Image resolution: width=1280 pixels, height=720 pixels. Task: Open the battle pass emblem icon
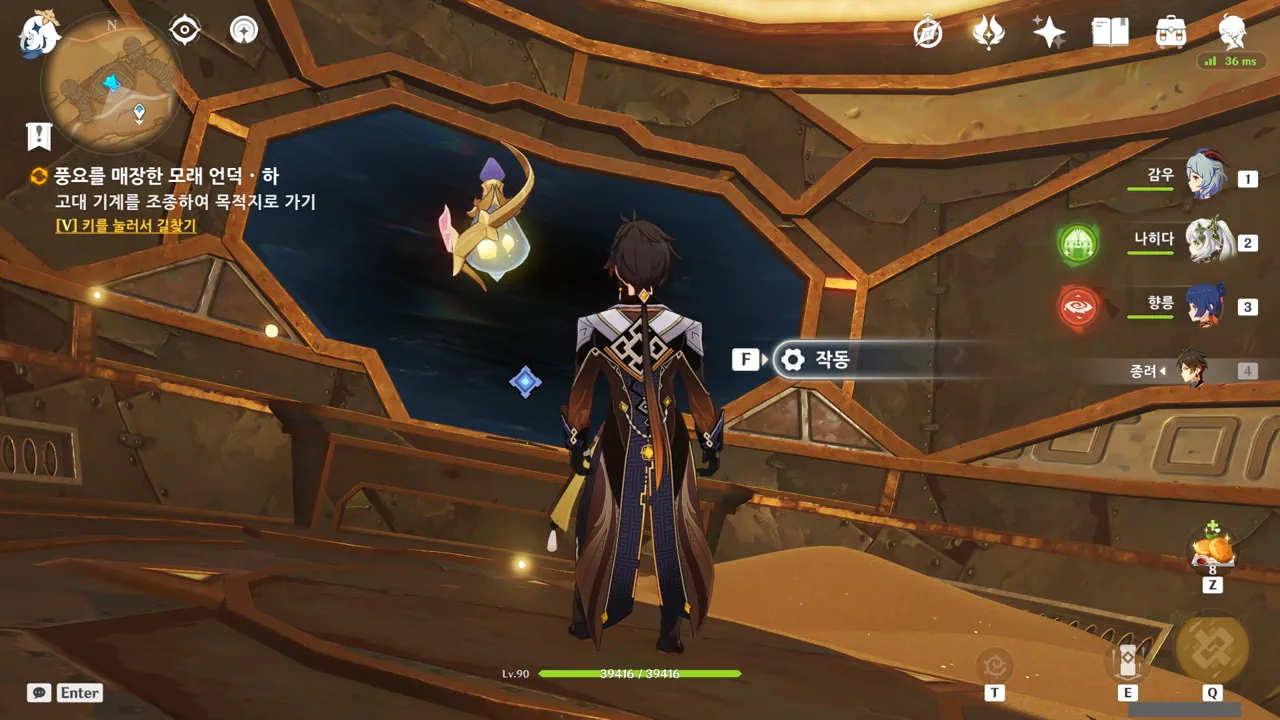coord(988,33)
